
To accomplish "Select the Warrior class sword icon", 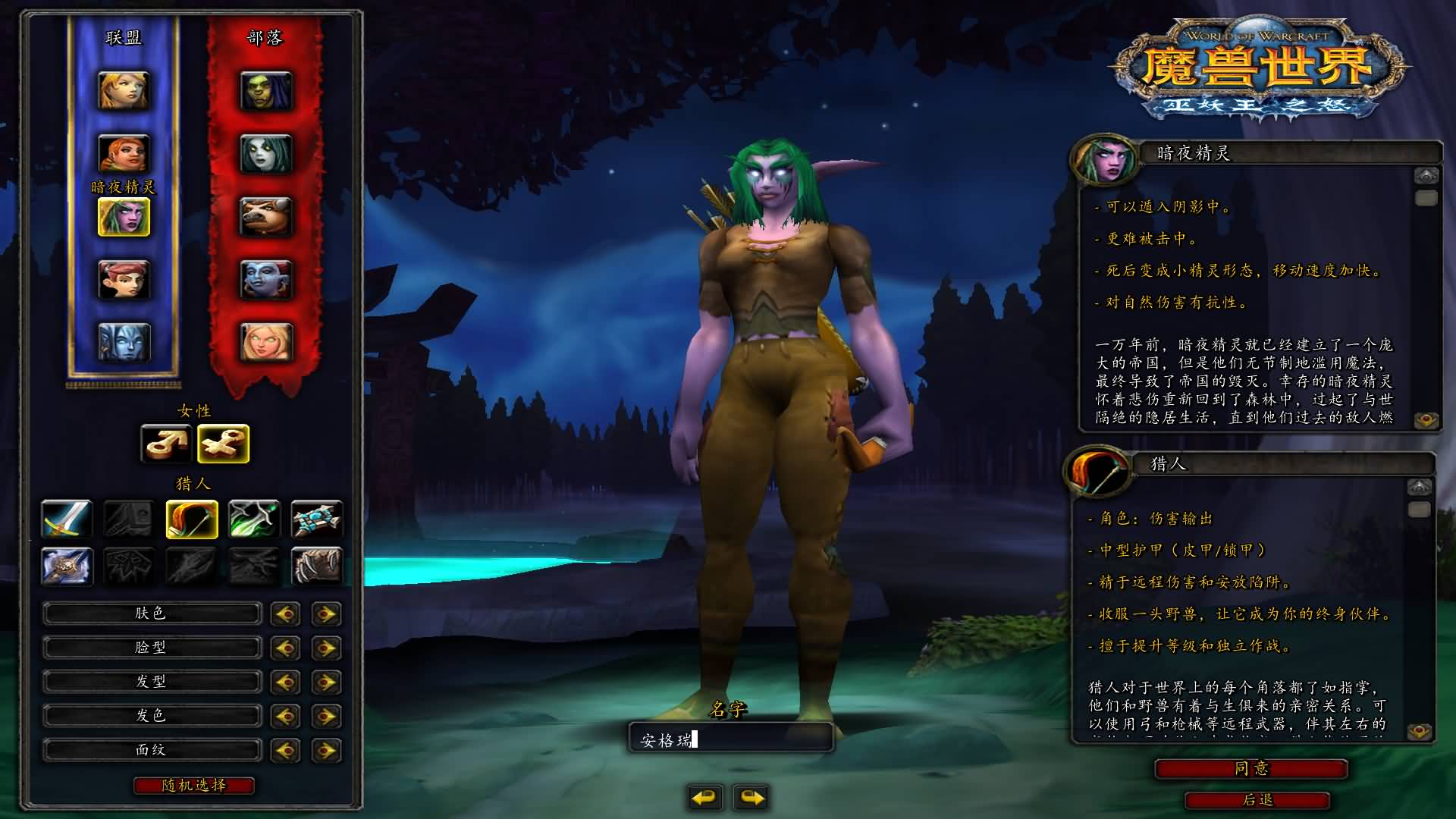I will point(67,519).
